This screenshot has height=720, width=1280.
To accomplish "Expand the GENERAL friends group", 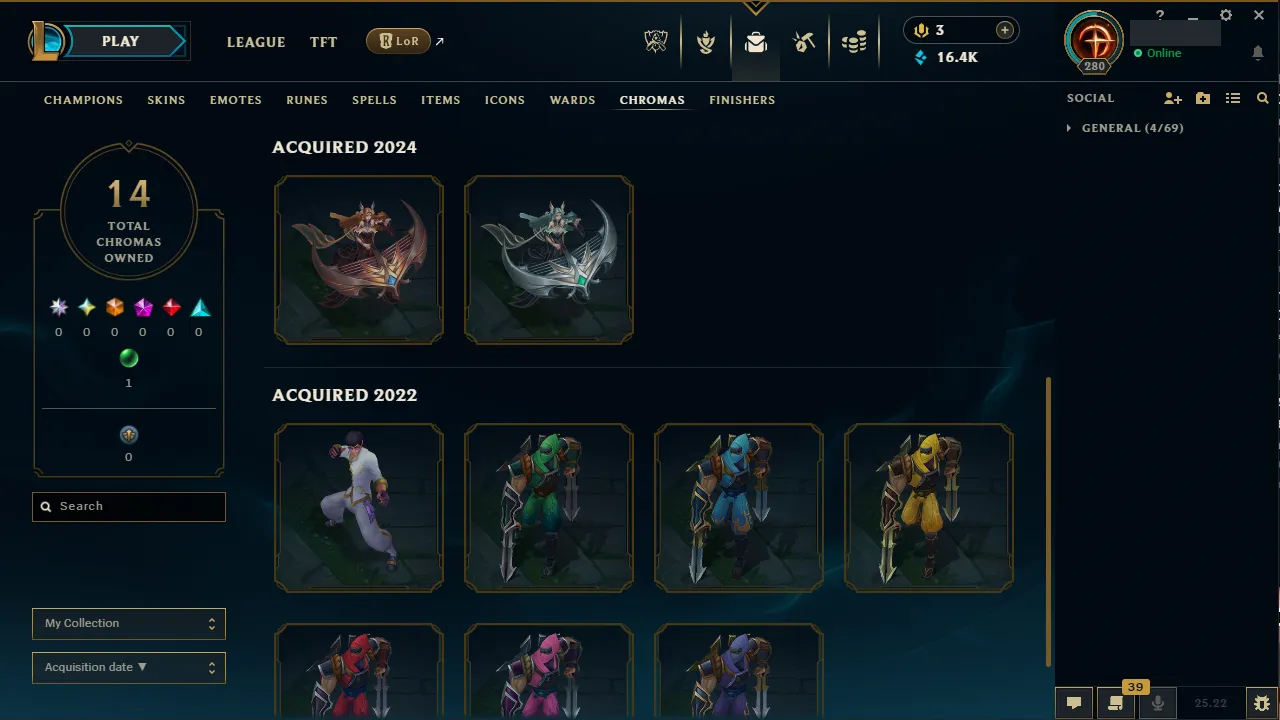I will click(1067, 128).
